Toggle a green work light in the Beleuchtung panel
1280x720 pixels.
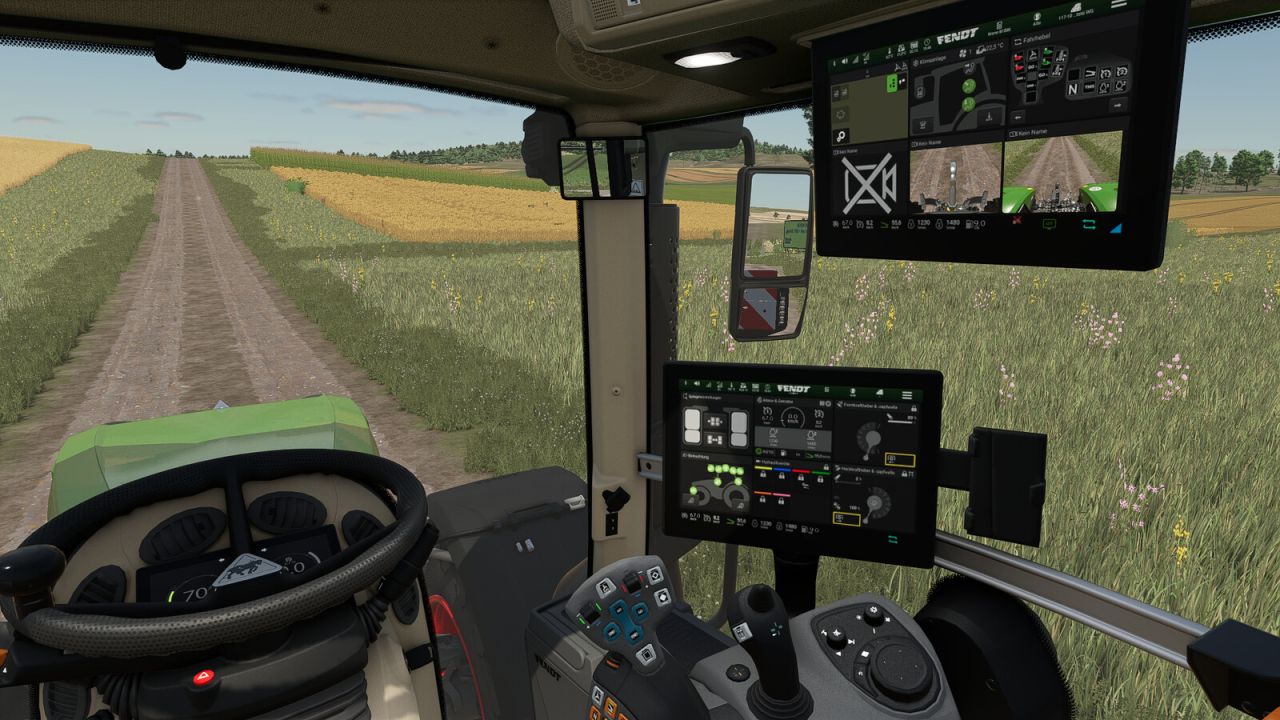718,468
